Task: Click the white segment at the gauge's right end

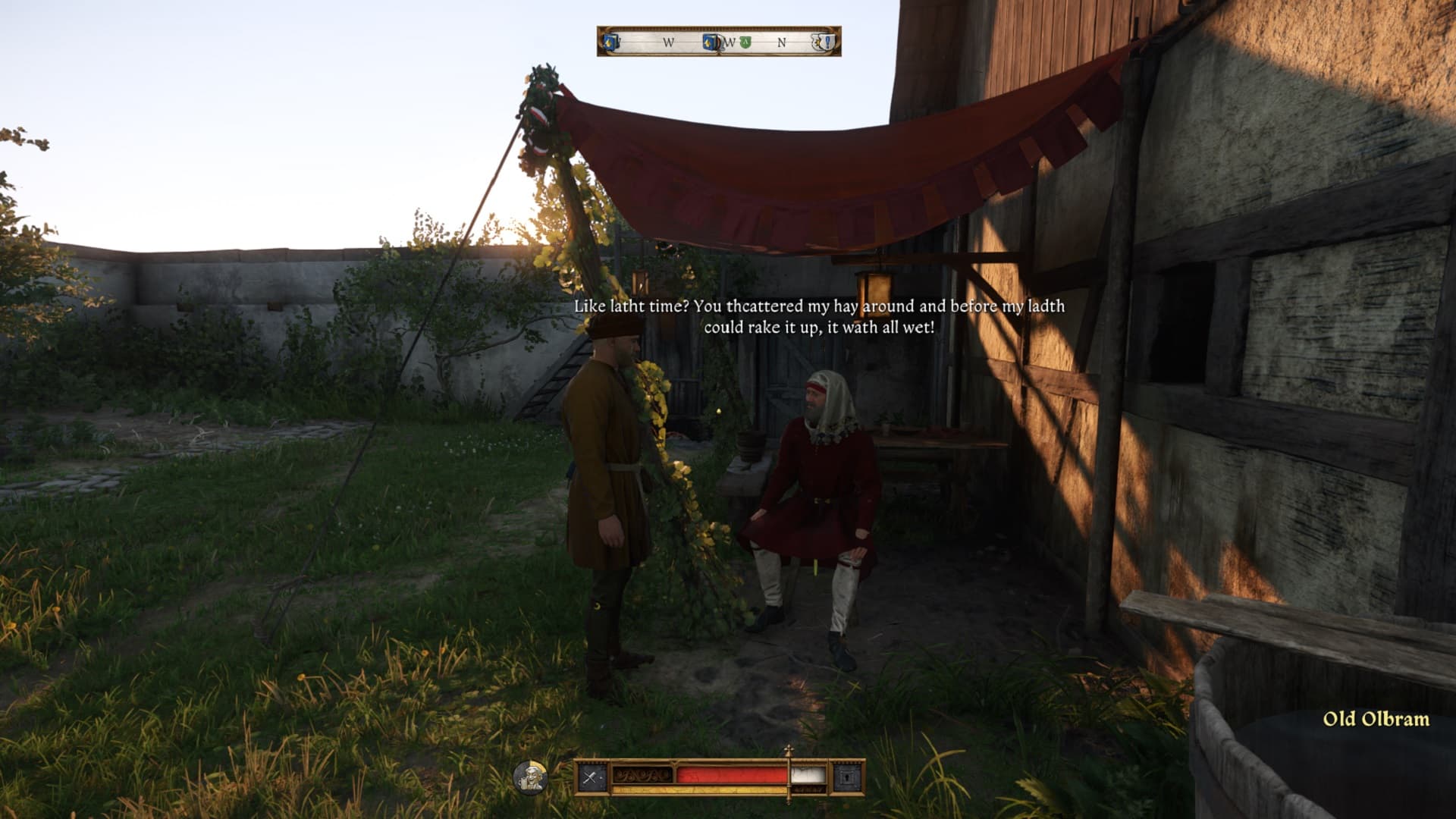Action: tap(808, 776)
